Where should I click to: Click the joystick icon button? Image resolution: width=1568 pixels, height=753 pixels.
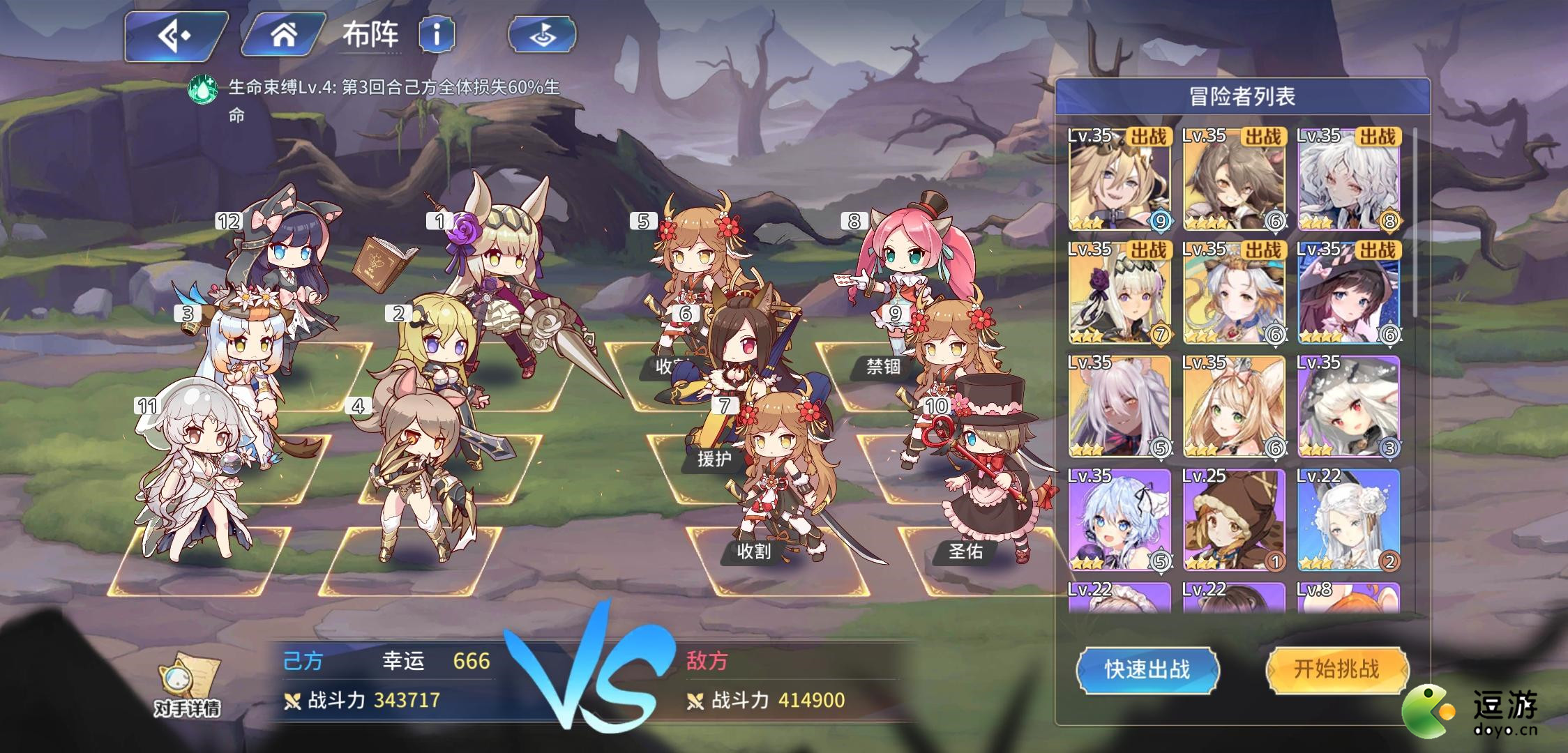542,35
